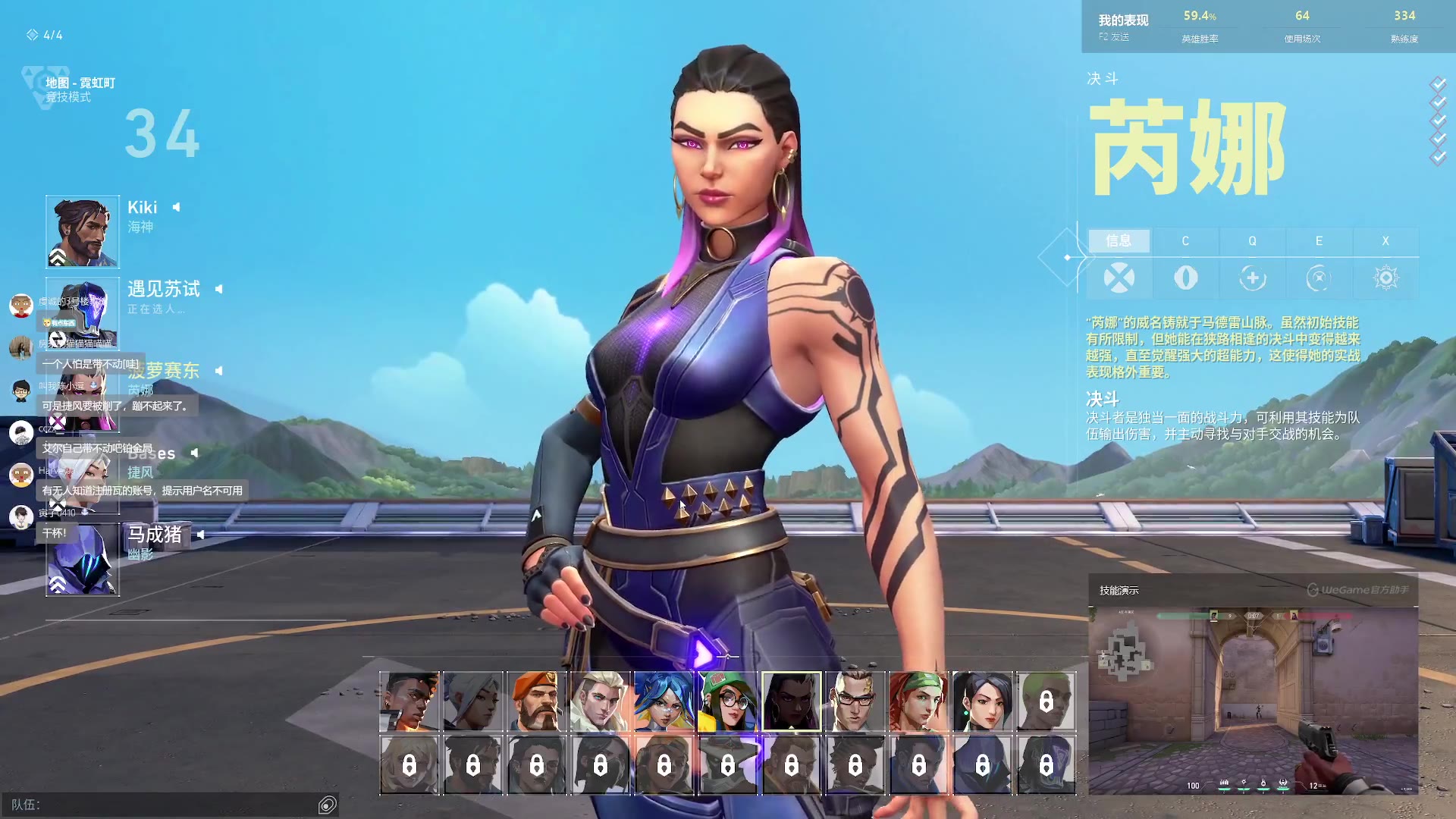Viewport: 1456px width, 819px height.
Task: Open the C ability tab
Action: 1185,241
